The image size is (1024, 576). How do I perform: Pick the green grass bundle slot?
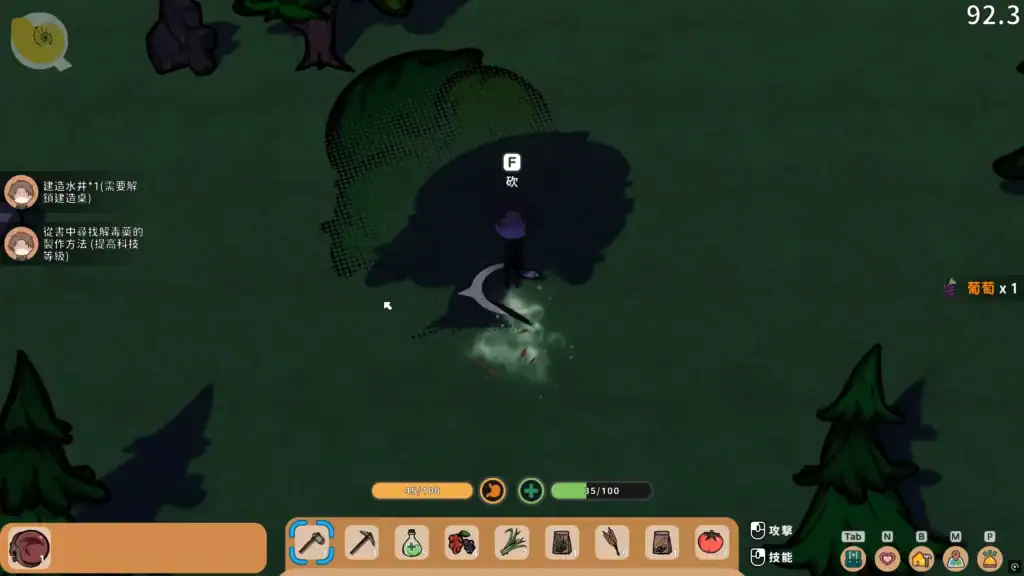512,543
